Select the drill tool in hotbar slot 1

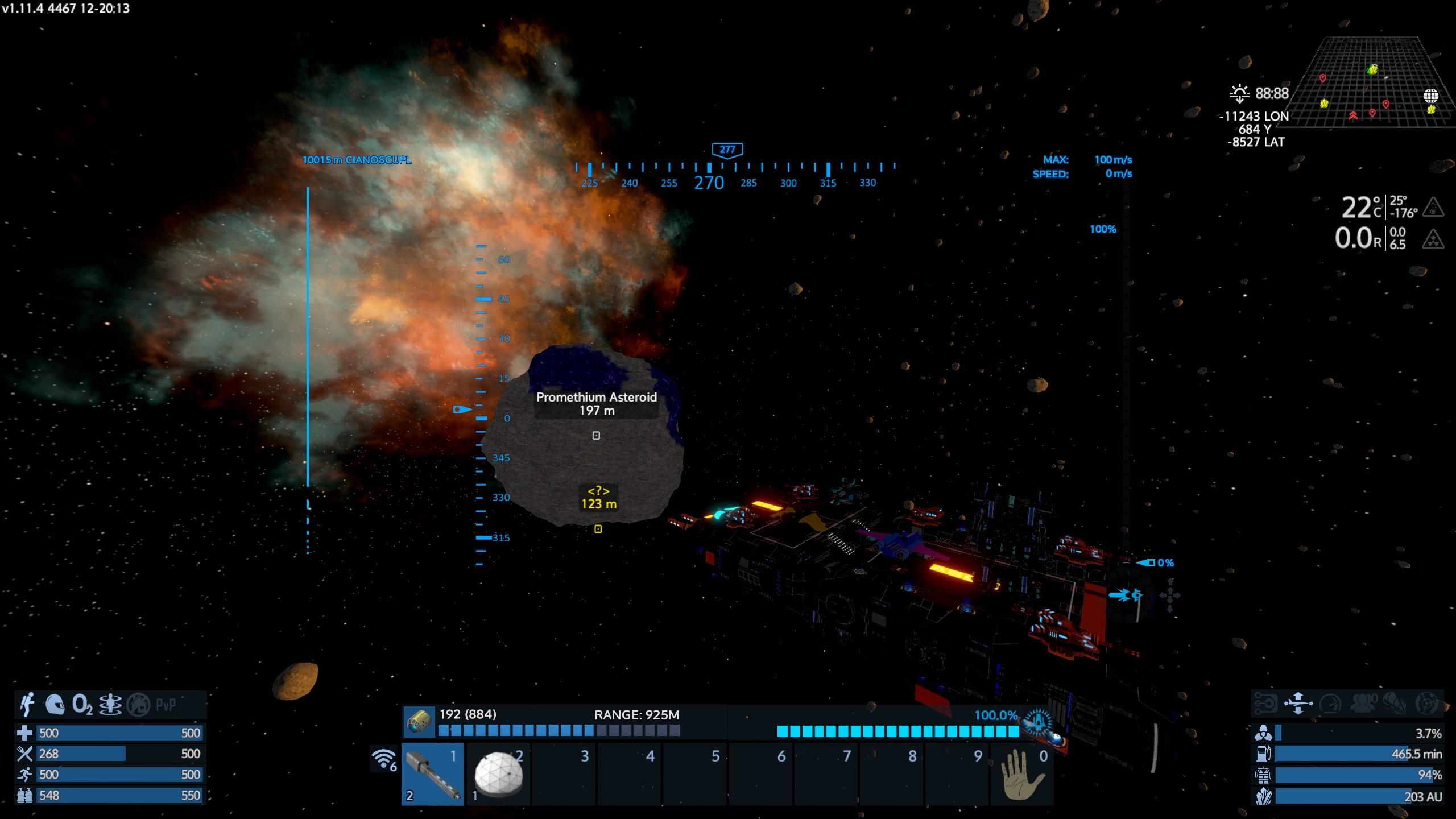click(x=433, y=773)
